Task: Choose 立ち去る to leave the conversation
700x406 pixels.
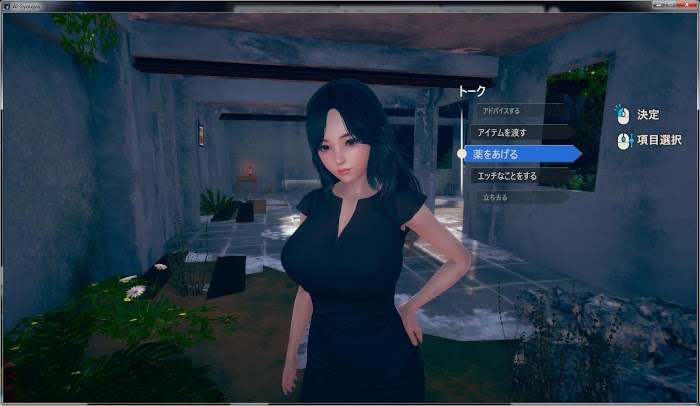Action: coord(505,197)
